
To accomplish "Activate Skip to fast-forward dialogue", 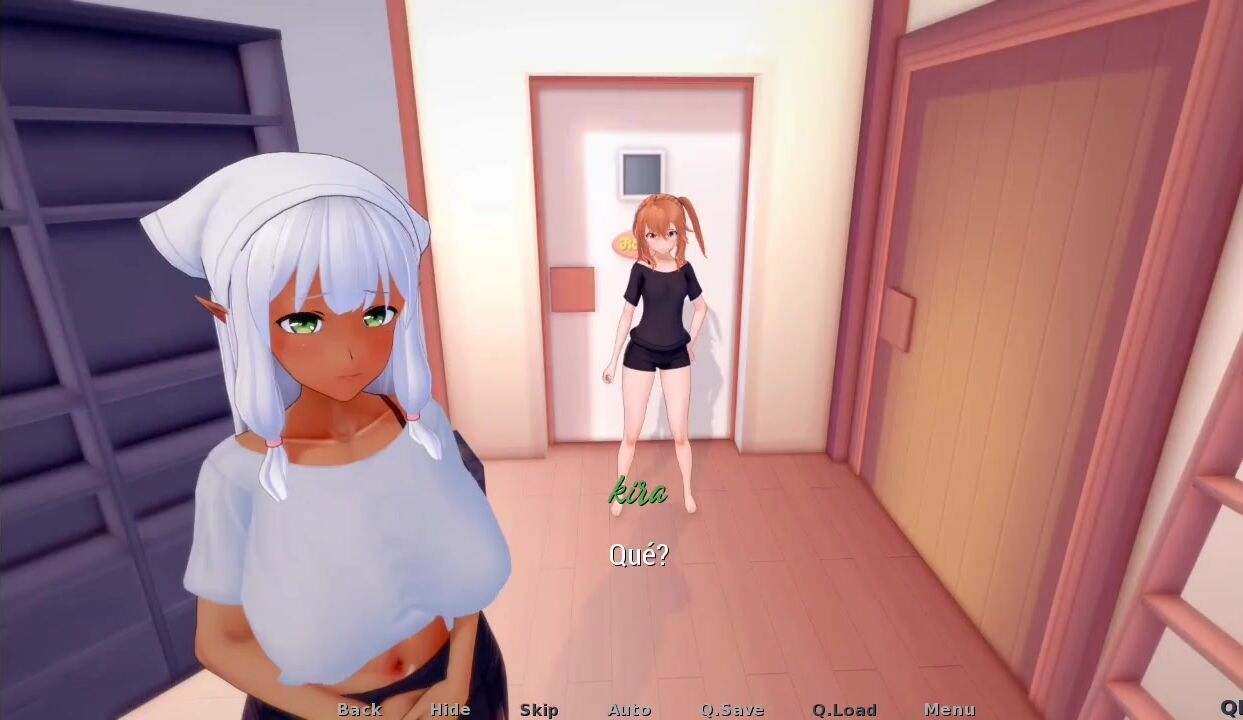I will [x=539, y=709].
